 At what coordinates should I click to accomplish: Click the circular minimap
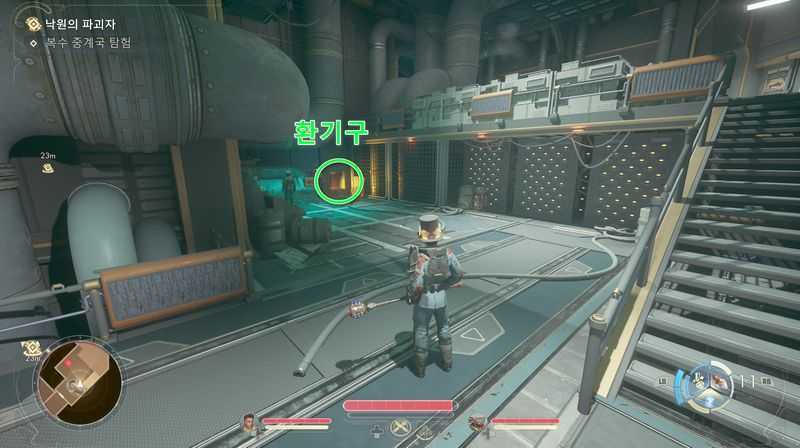pyautogui.click(x=79, y=379)
